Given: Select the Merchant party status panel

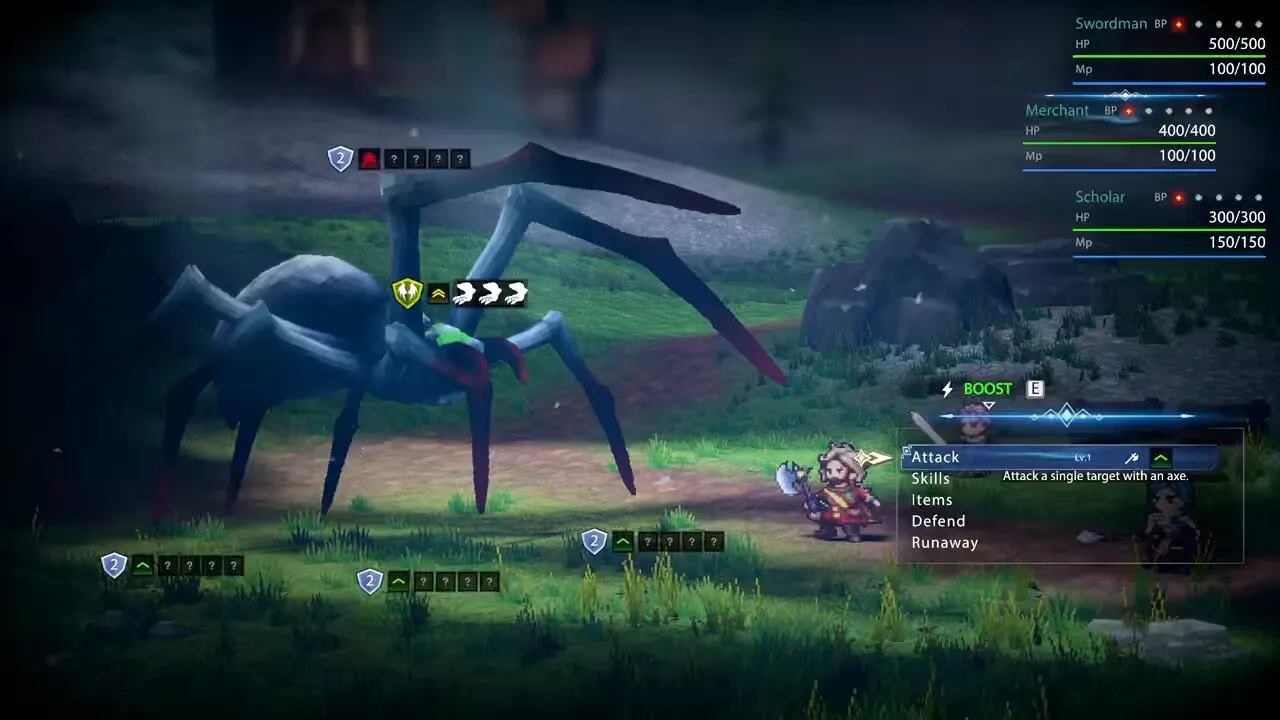Looking at the screenshot, I should coord(1119,134).
